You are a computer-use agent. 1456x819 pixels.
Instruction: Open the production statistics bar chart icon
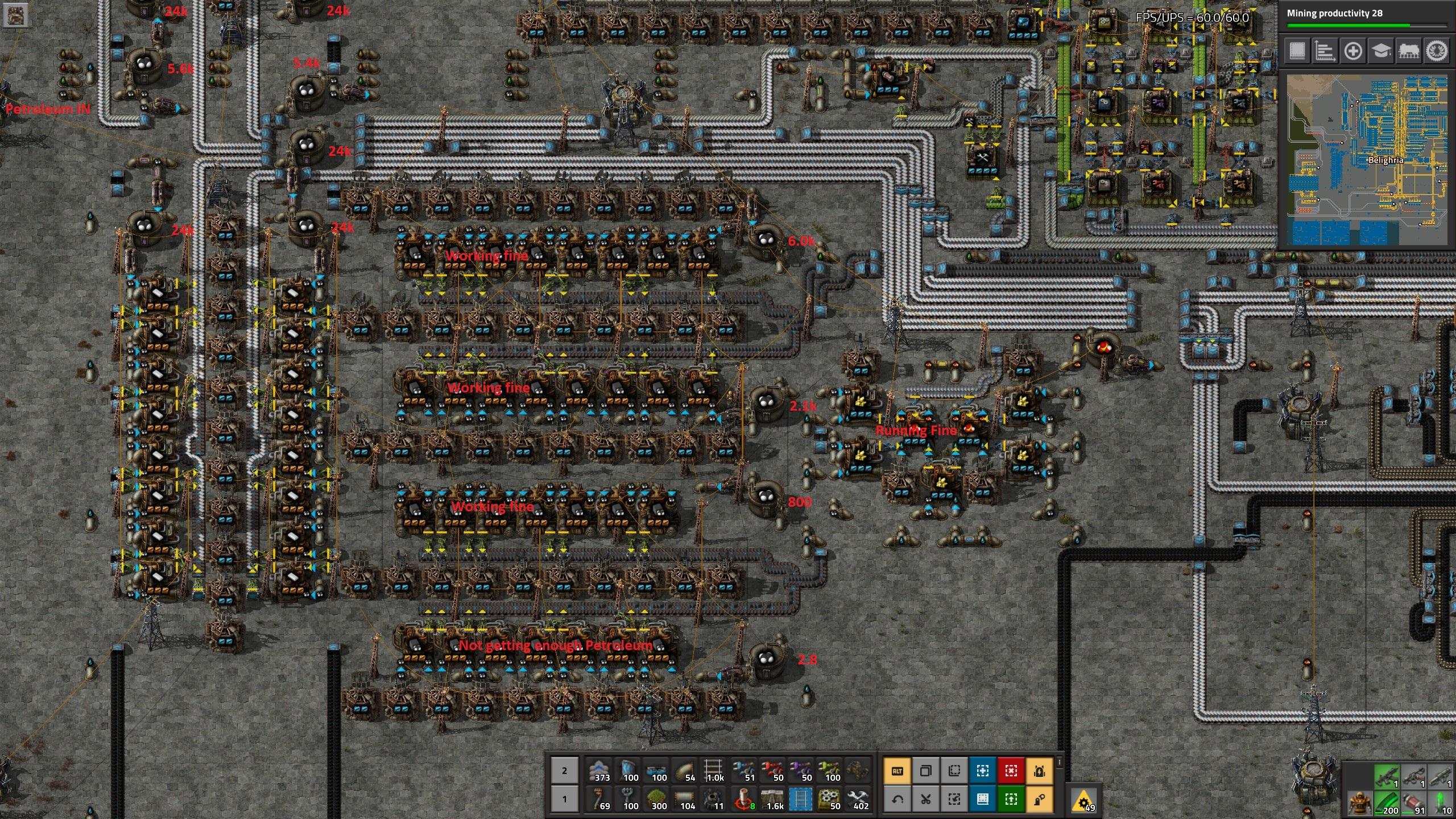point(1326,51)
